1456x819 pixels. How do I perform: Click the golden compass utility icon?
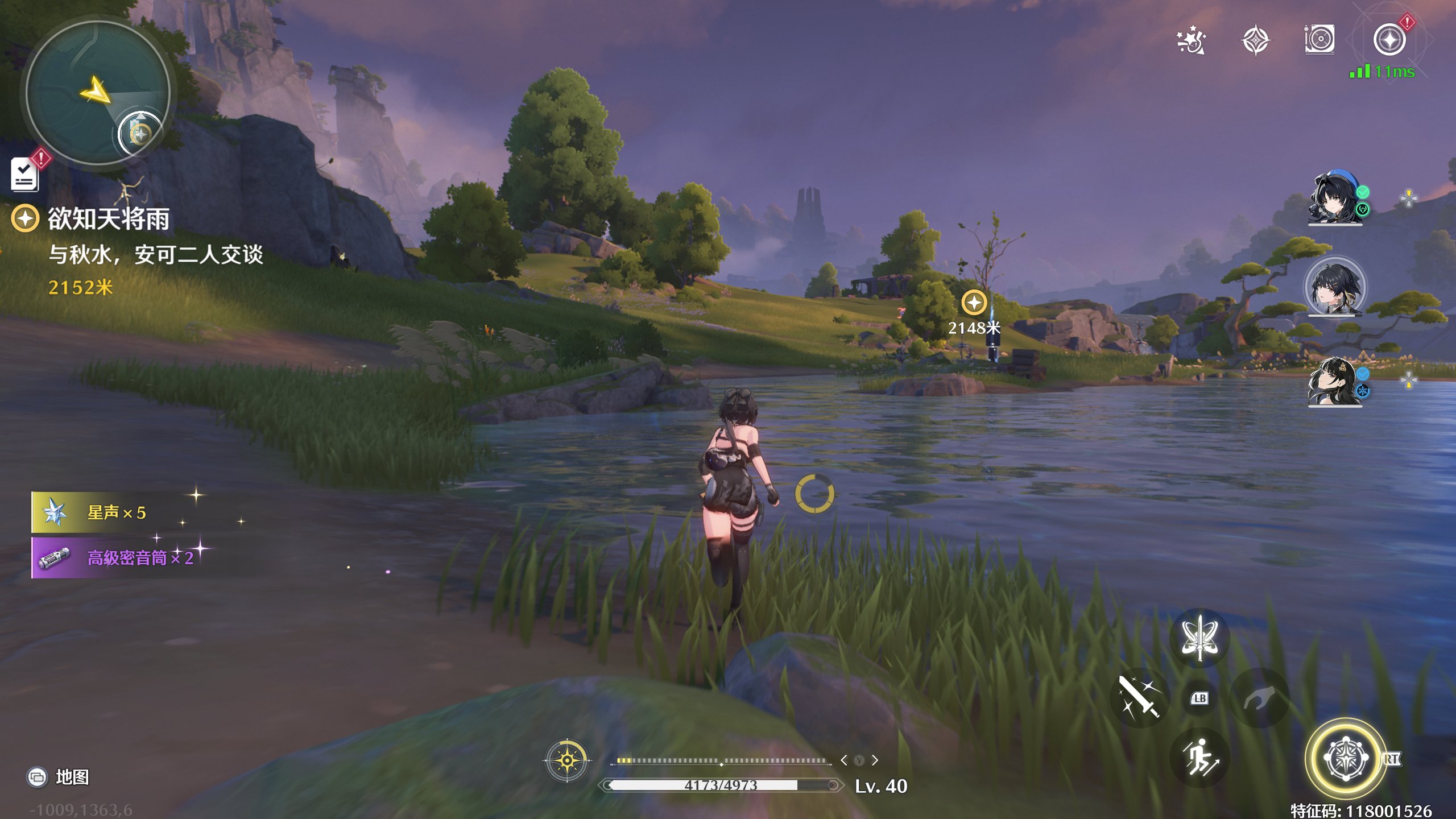(567, 760)
